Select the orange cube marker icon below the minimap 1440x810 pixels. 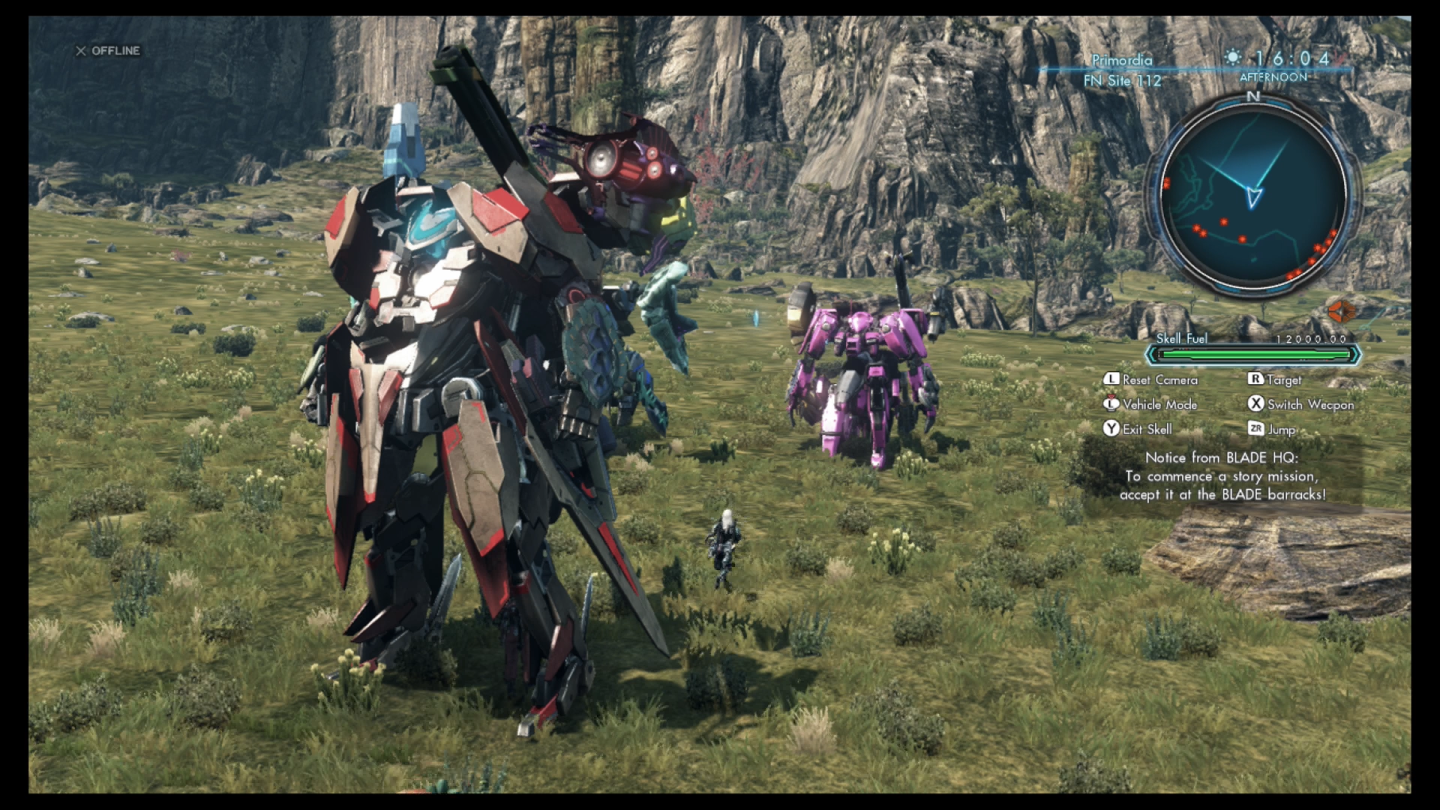coord(1340,311)
